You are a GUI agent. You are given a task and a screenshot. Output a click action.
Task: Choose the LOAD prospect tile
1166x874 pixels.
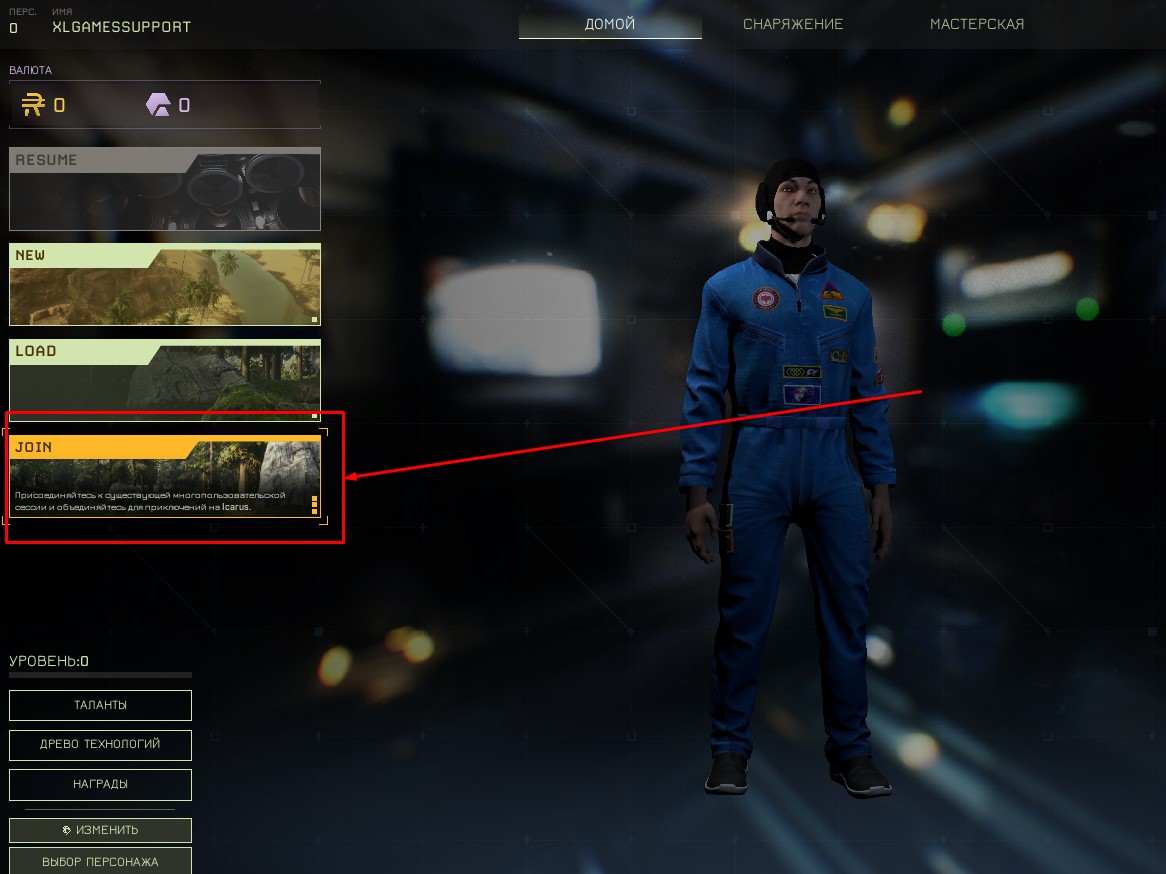[165, 380]
